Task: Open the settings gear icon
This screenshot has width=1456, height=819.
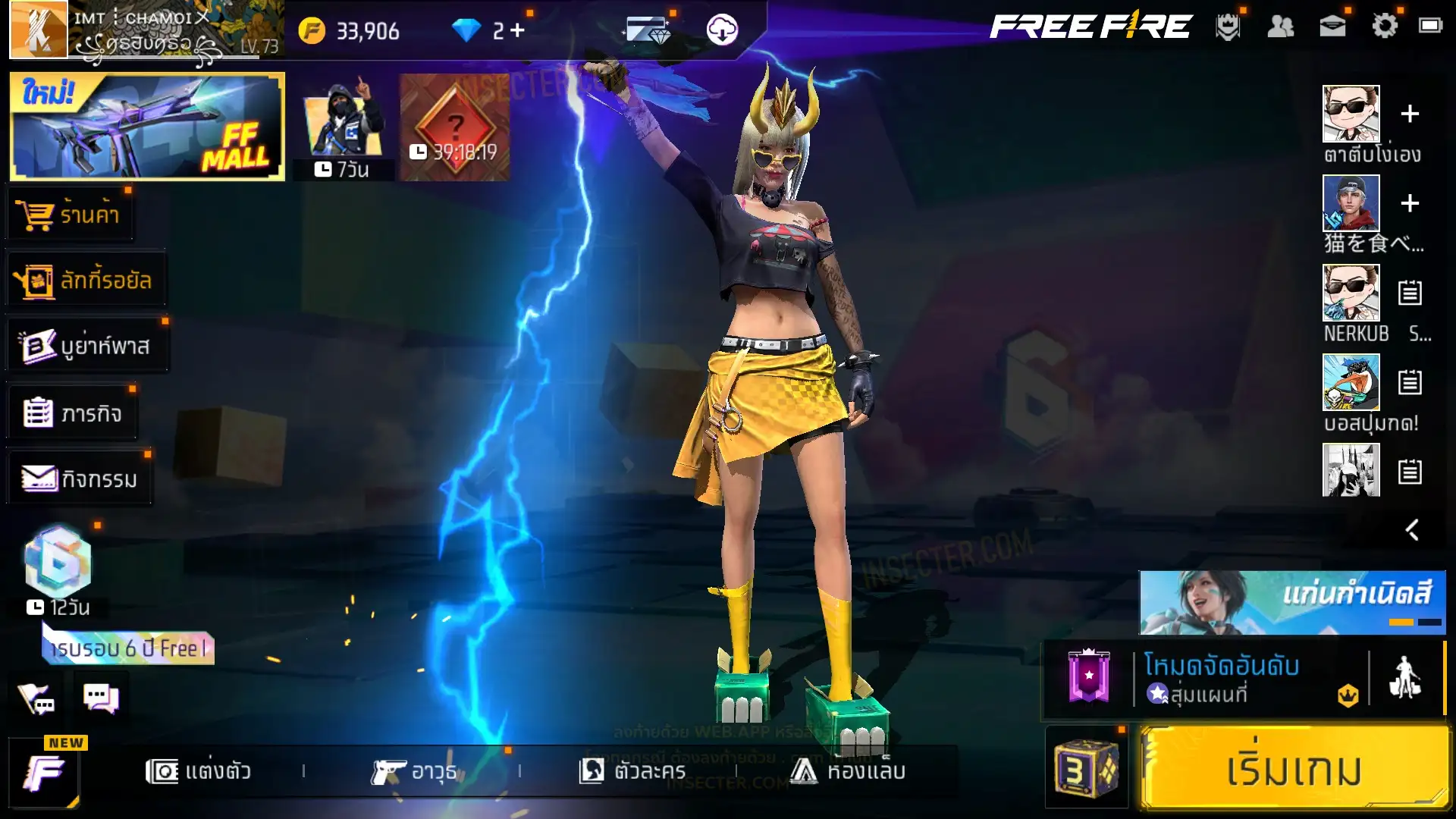Action: click(x=1384, y=27)
